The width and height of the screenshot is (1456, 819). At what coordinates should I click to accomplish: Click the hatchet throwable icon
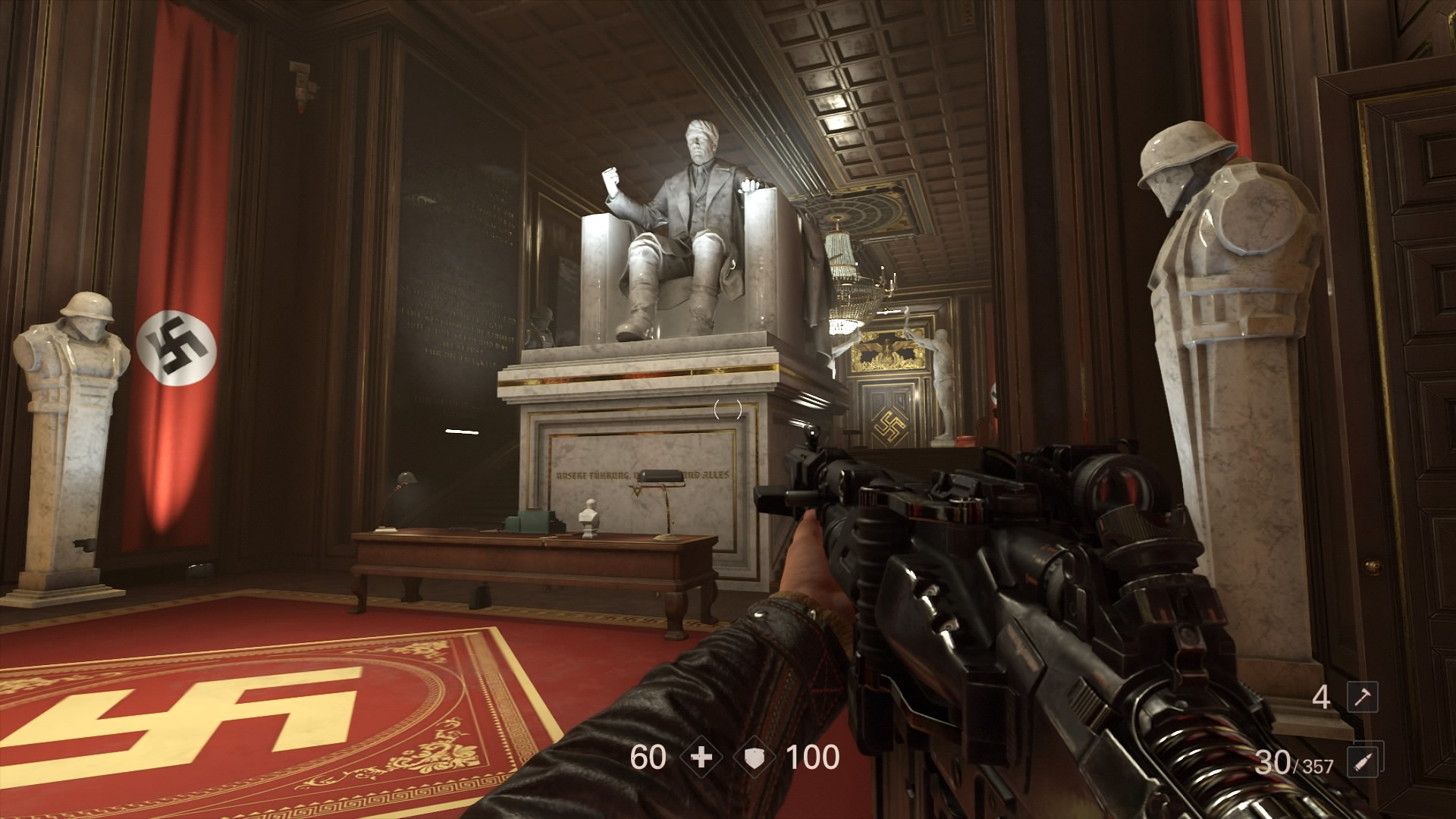1362,698
